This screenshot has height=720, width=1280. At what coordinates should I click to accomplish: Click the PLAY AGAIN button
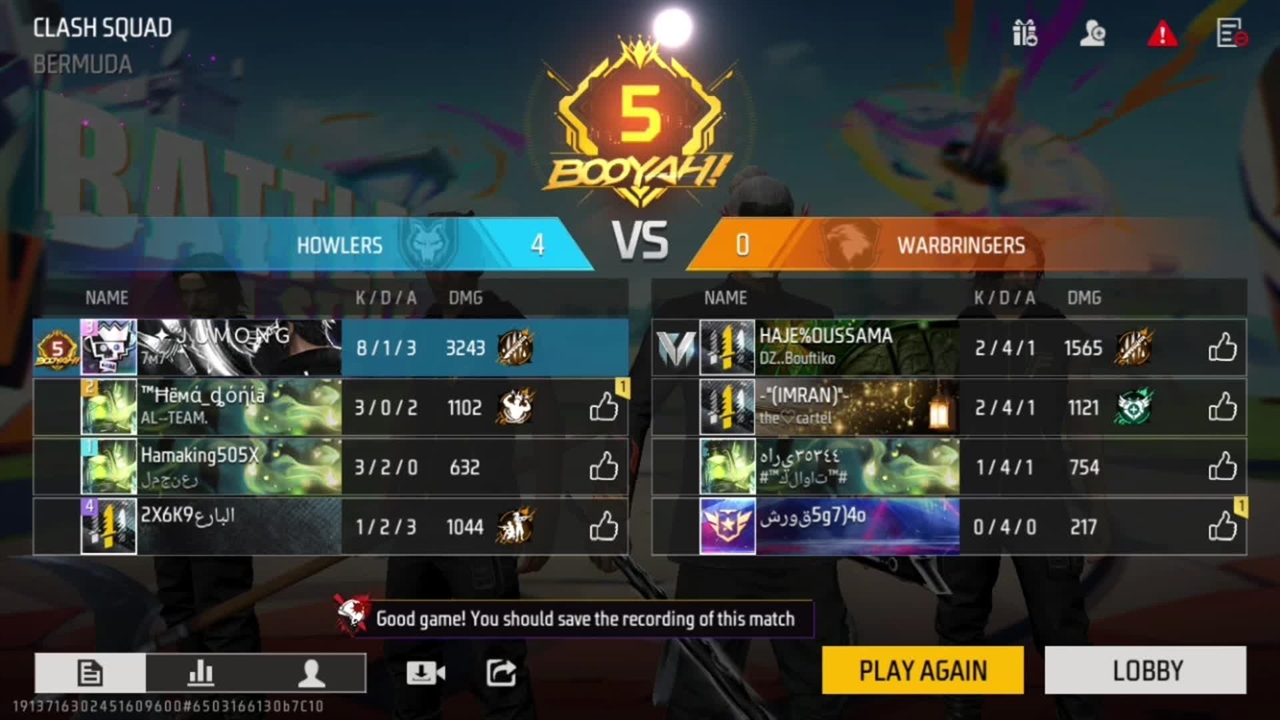coord(922,670)
